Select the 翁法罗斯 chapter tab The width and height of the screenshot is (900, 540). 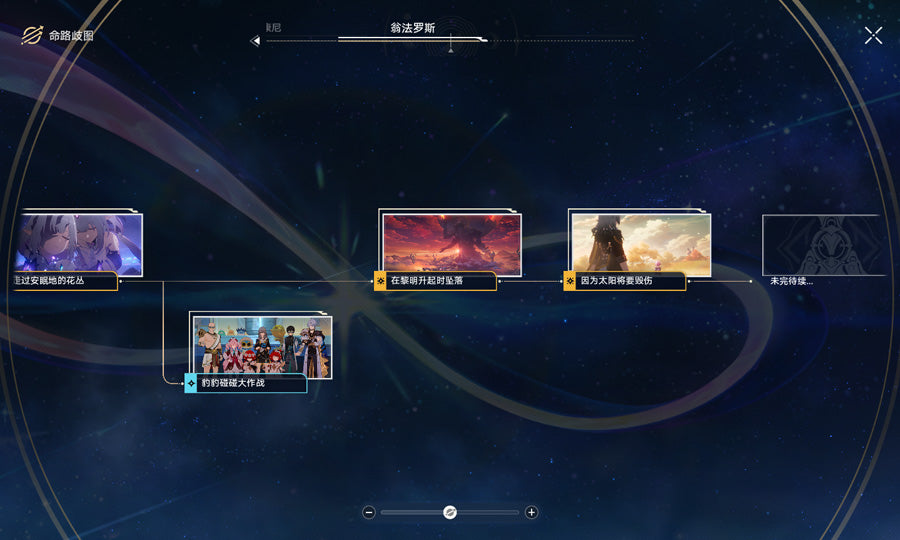pos(413,30)
